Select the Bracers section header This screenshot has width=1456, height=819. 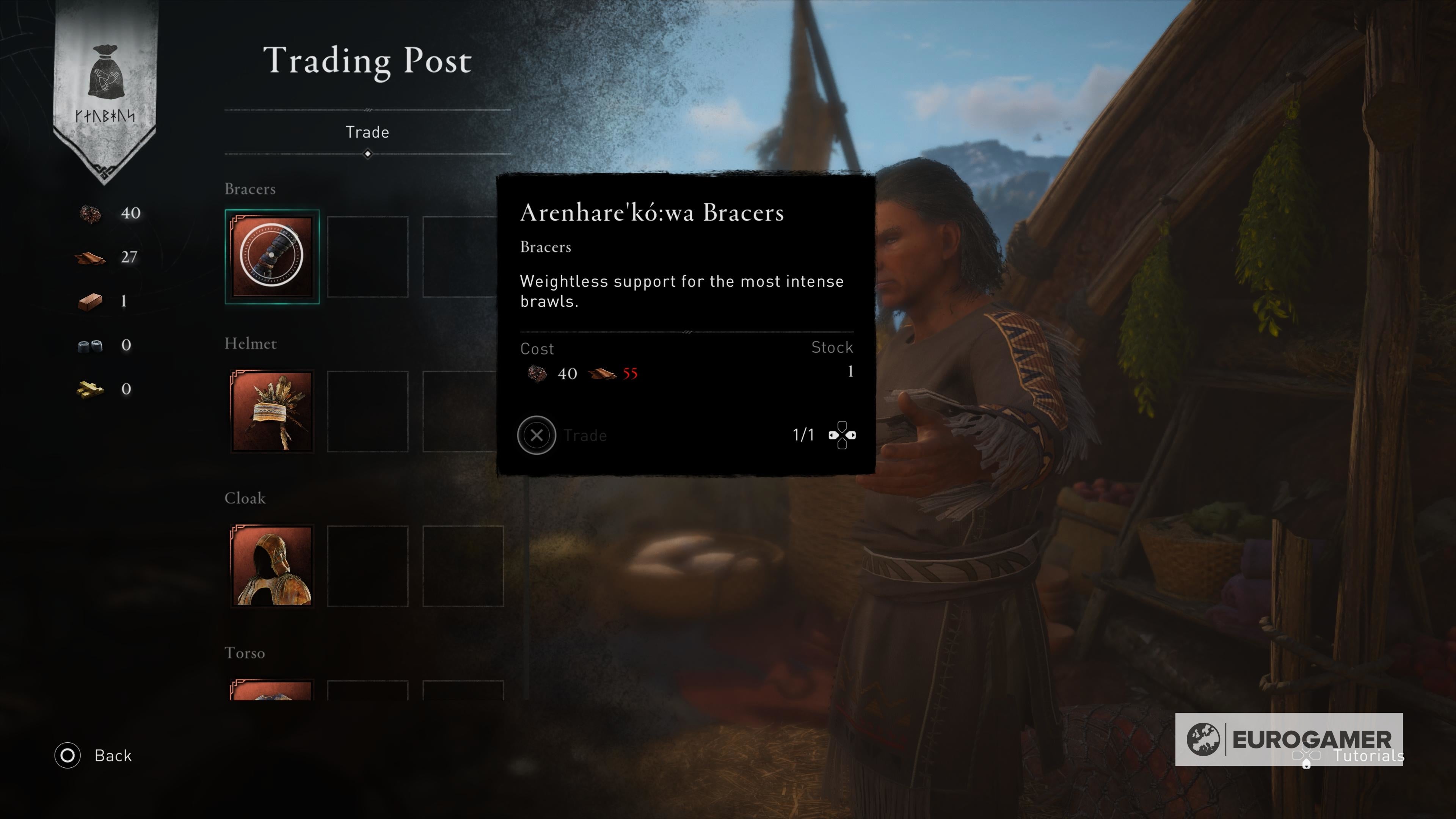pos(249,188)
